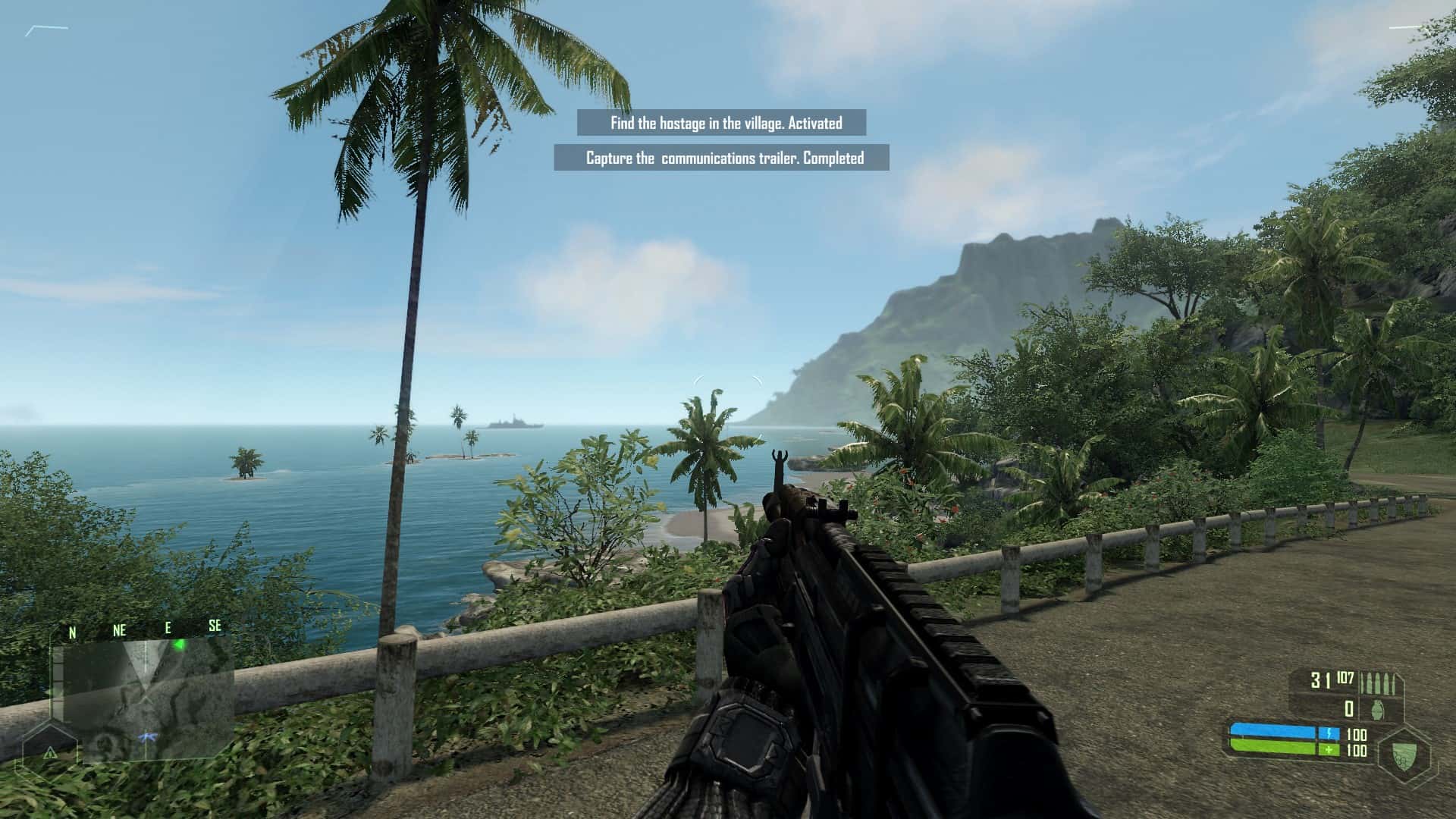Viewport: 1456px width, 819px height.
Task: Click the SE compass heading label
Action: pos(215,626)
